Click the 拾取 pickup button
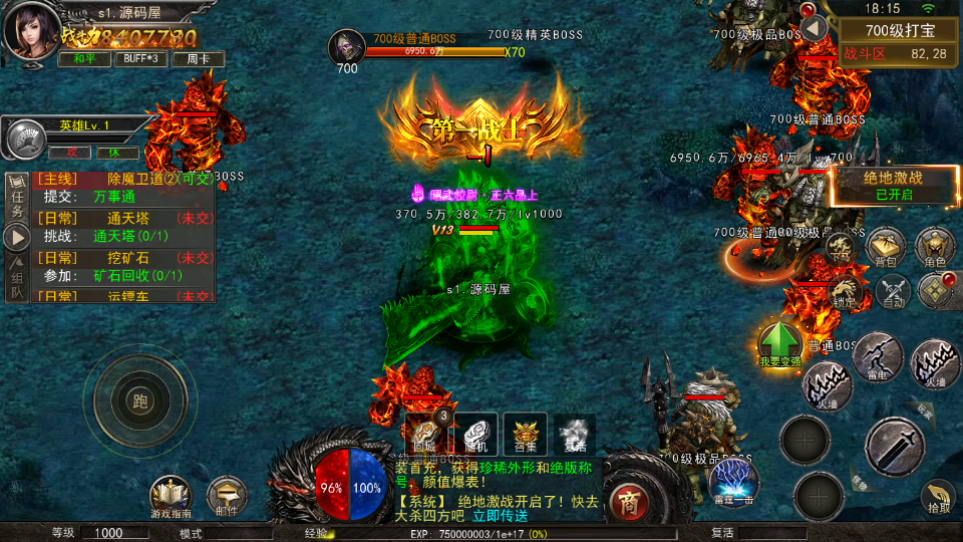Viewport: 963px width, 542px height. click(x=938, y=497)
